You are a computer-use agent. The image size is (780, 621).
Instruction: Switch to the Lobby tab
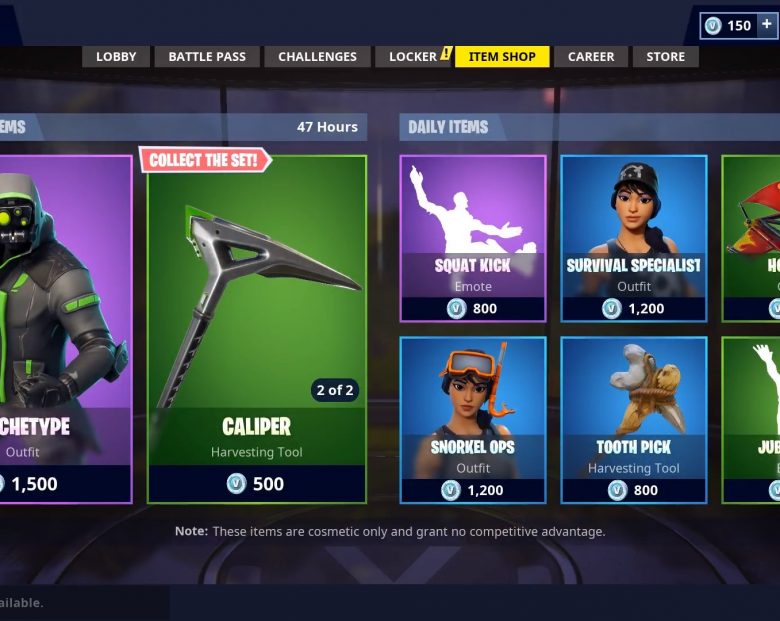click(116, 57)
